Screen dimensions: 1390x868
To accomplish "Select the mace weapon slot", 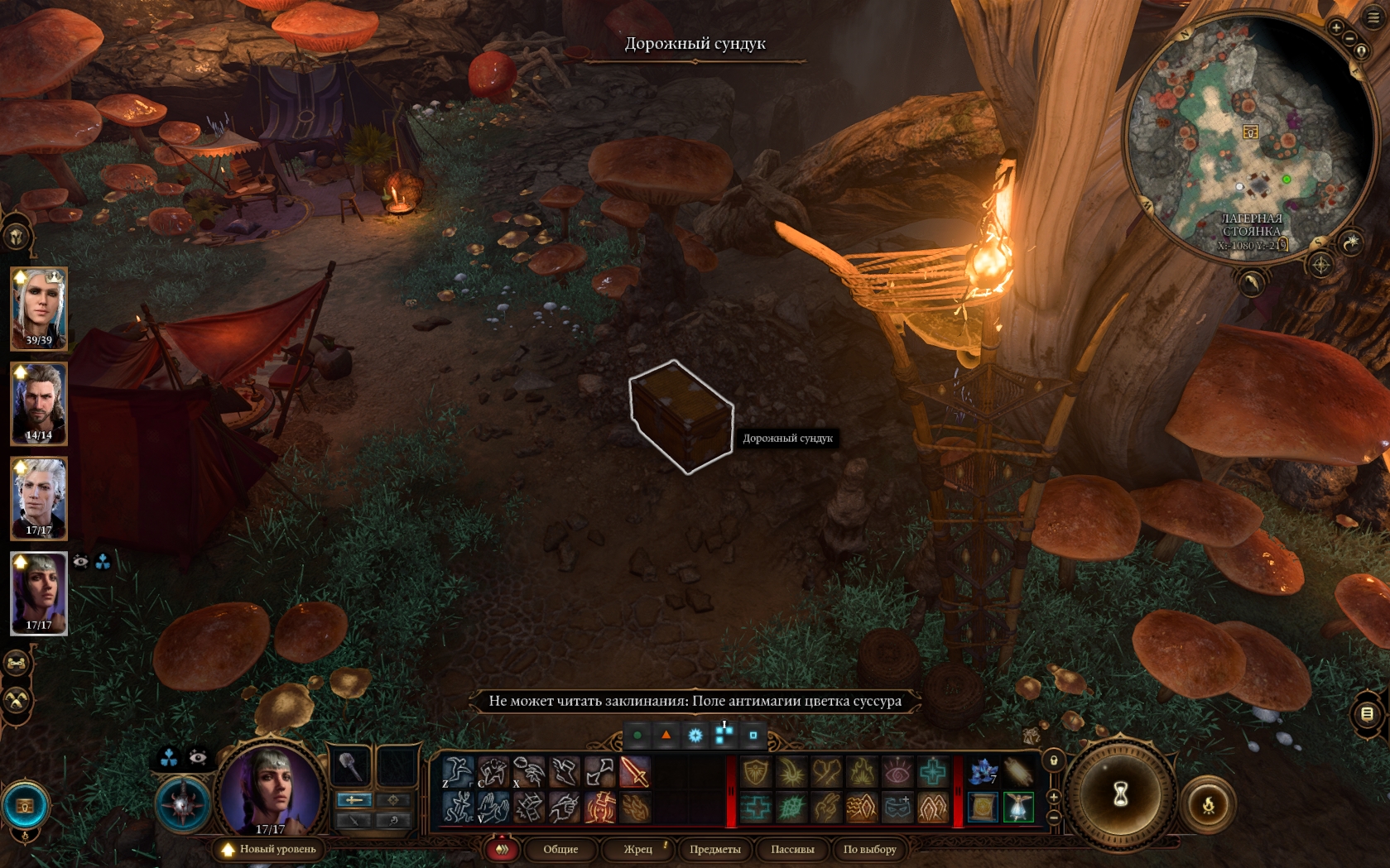I will pyautogui.click(x=351, y=767).
